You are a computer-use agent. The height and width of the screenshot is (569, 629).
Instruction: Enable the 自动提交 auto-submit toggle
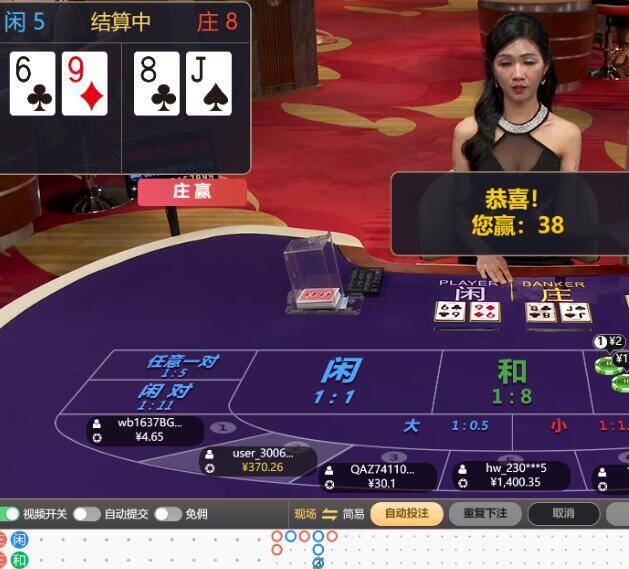pyautogui.click(x=86, y=514)
